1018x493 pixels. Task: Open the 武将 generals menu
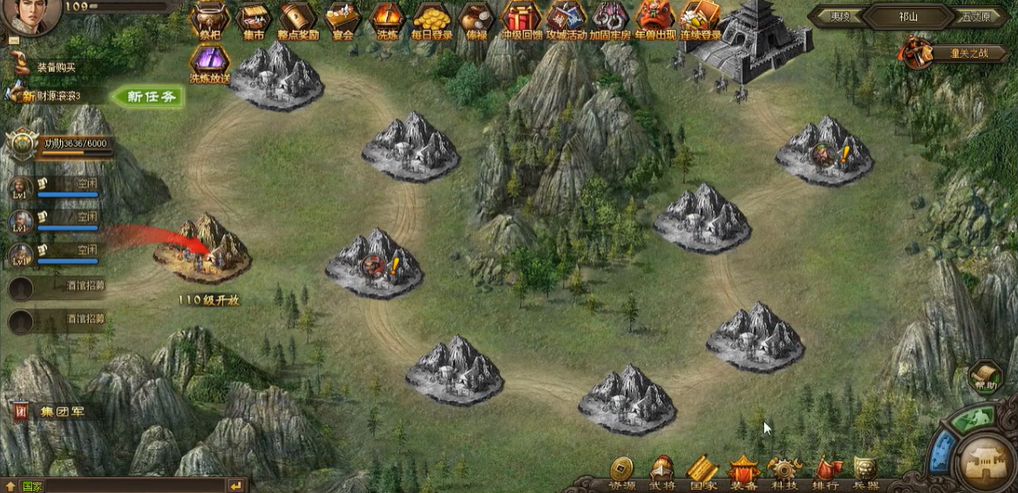(662, 469)
